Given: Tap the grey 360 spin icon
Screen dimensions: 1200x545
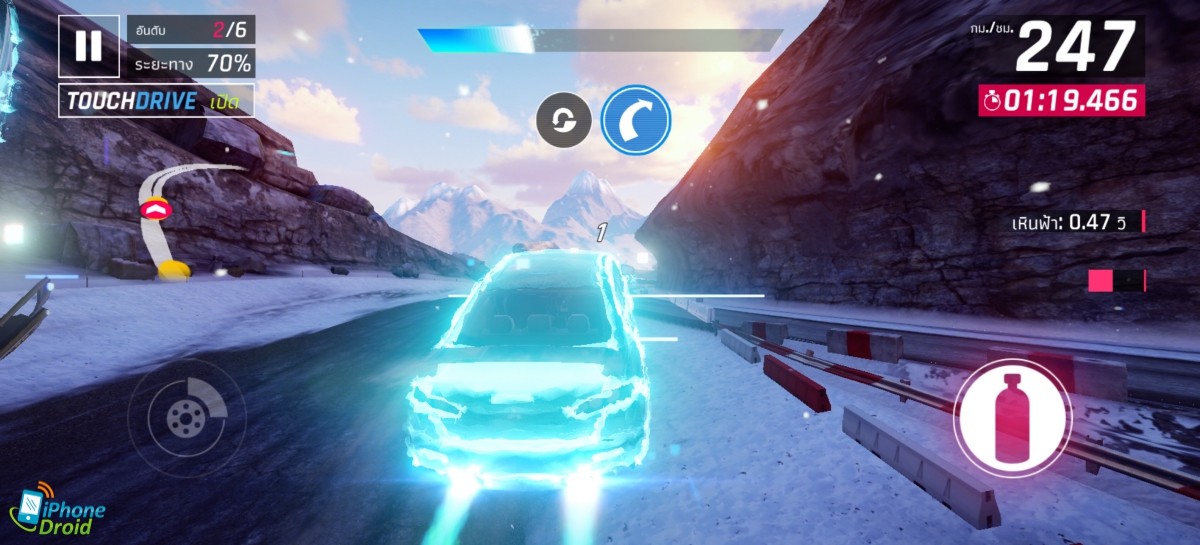Looking at the screenshot, I should coord(564,121).
